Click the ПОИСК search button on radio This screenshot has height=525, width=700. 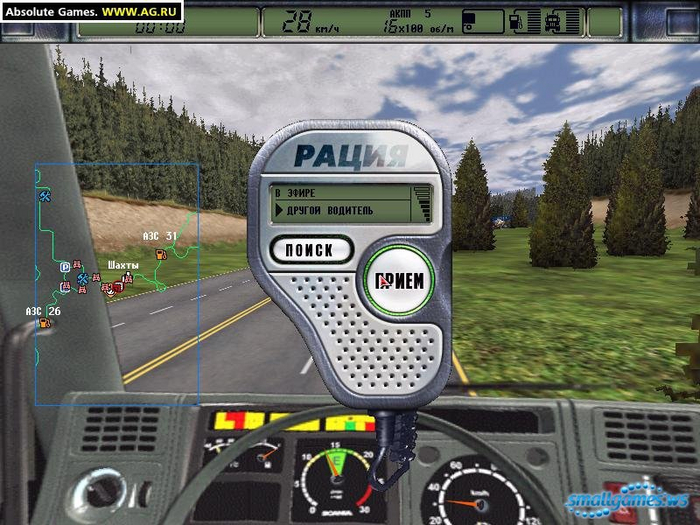coord(311,249)
